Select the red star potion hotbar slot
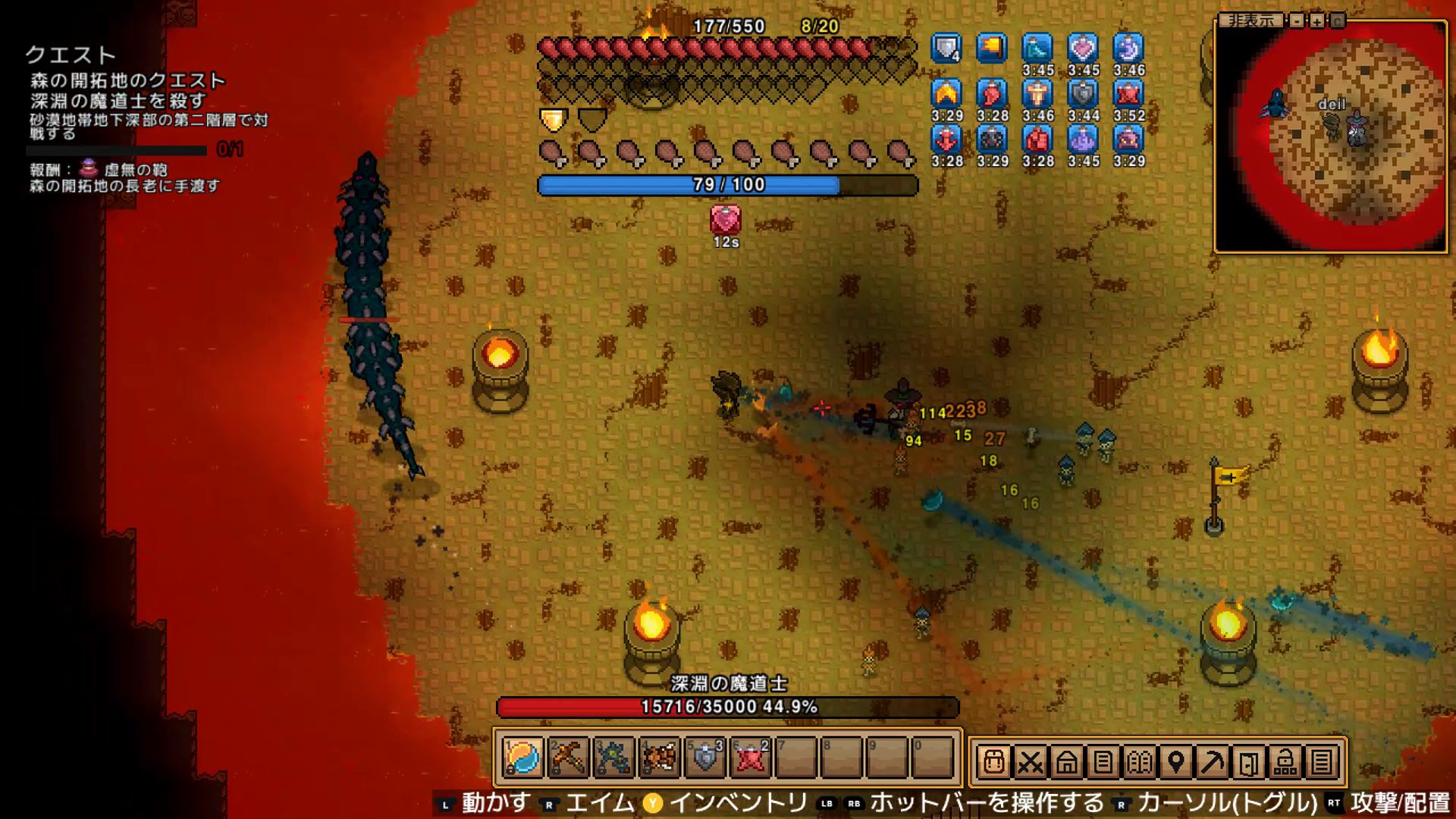 pos(750,758)
